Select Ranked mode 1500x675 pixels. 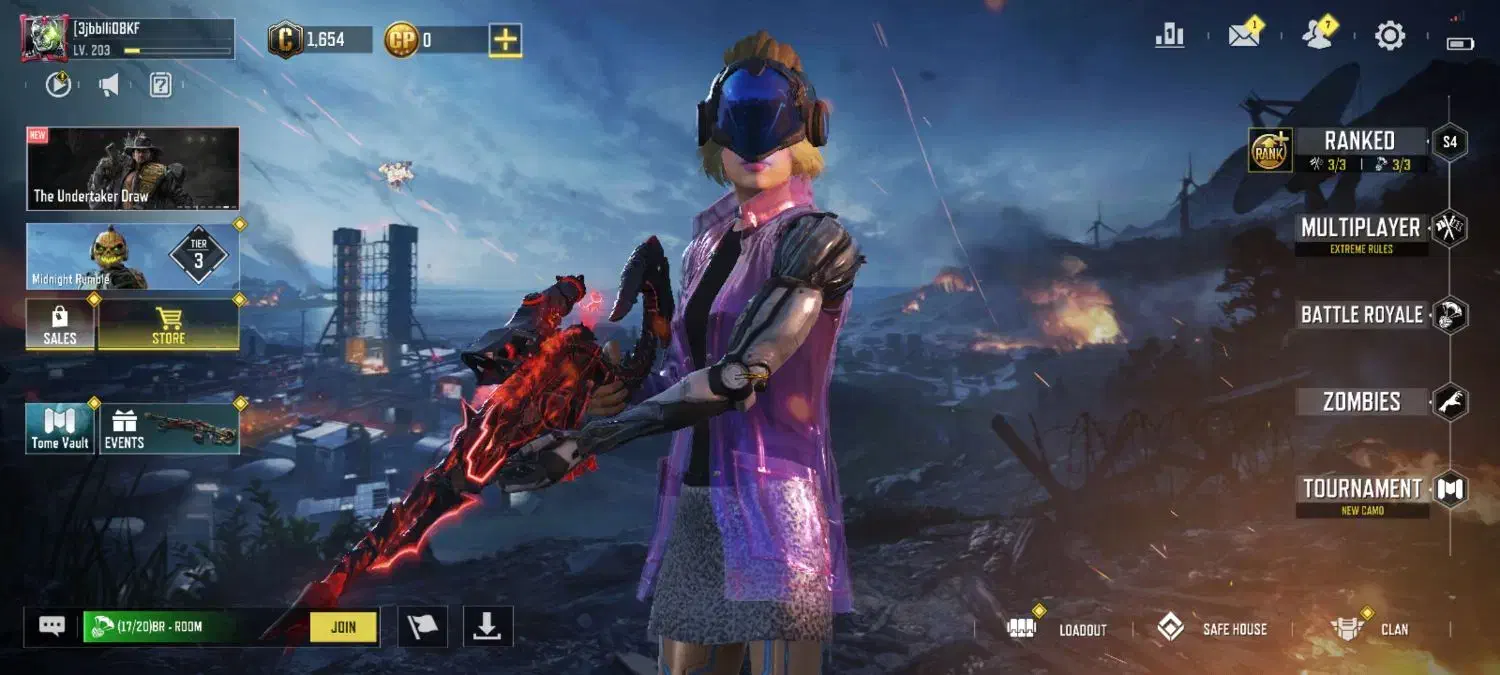1358,141
